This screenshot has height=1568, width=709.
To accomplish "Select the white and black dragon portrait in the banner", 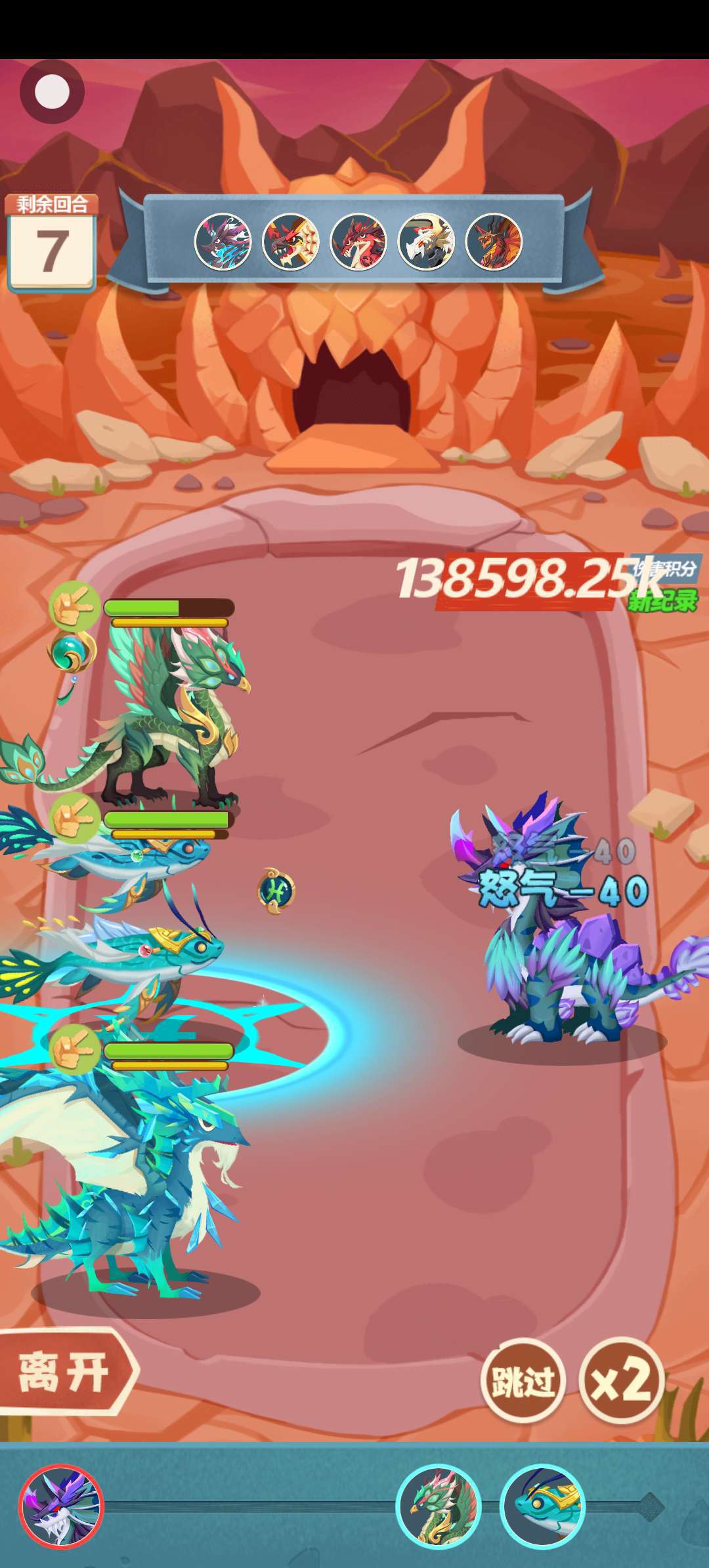I will click(x=426, y=242).
